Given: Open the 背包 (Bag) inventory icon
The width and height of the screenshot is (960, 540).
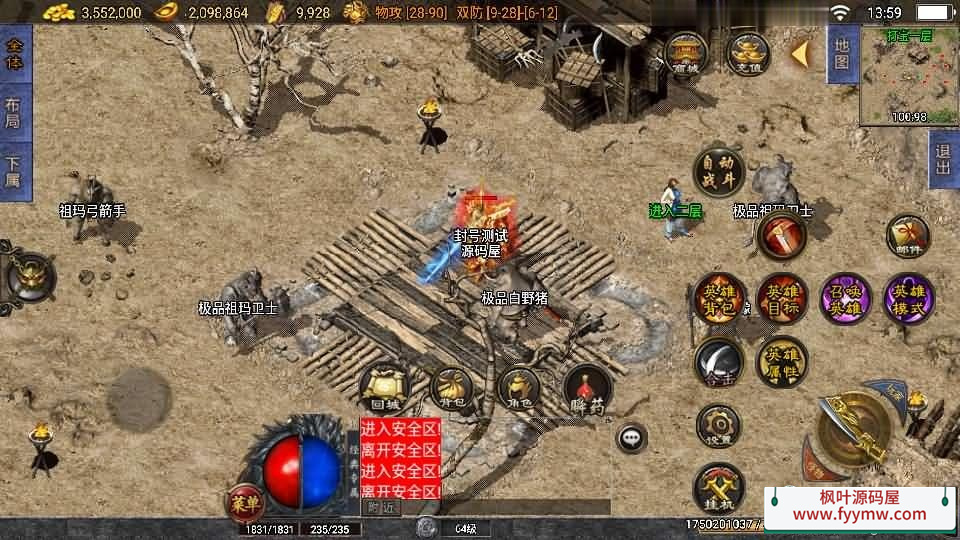Looking at the screenshot, I should coord(451,387).
